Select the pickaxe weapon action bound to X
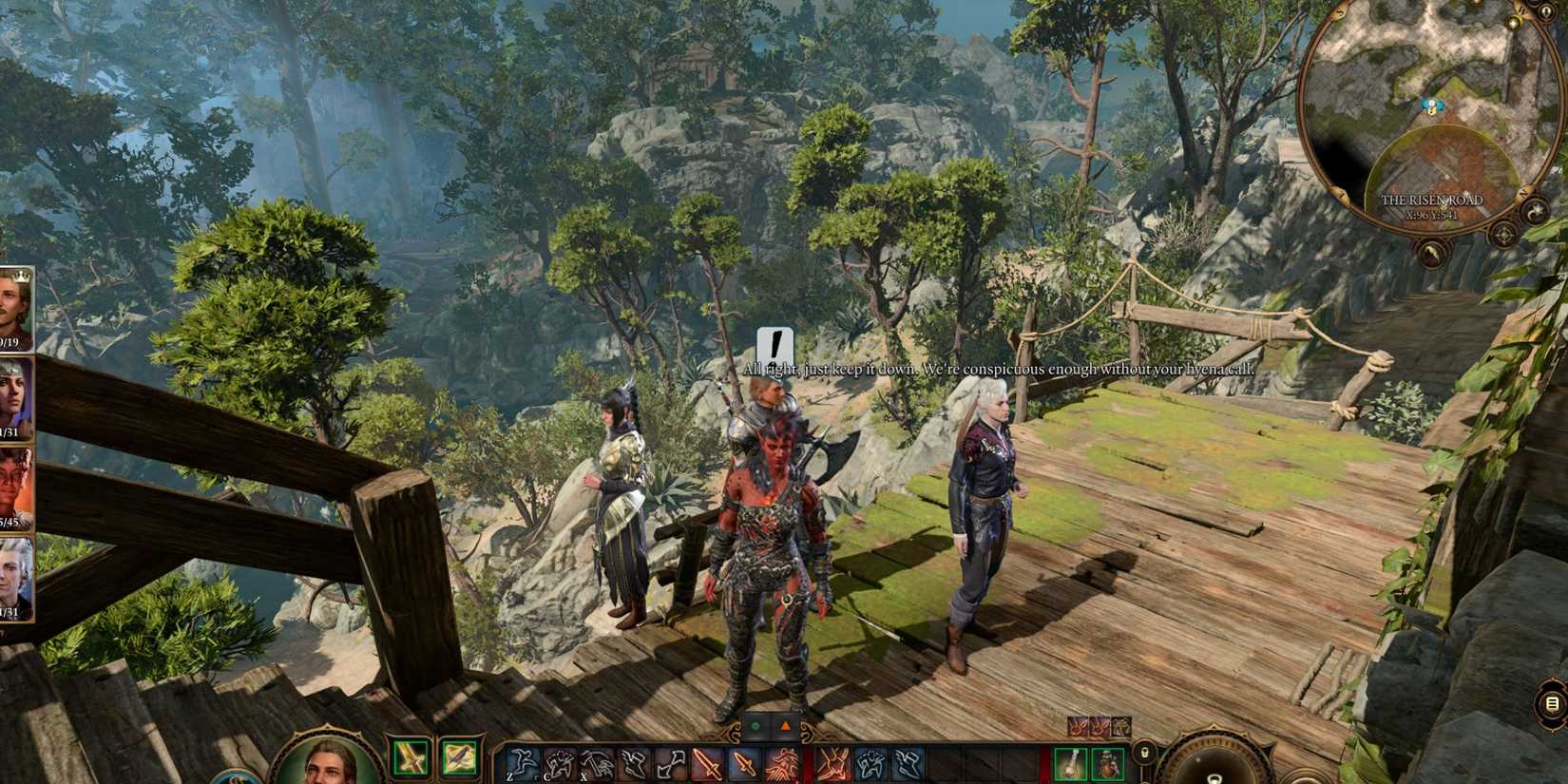1568x784 pixels. pyautogui.click(x=597, y=760)
